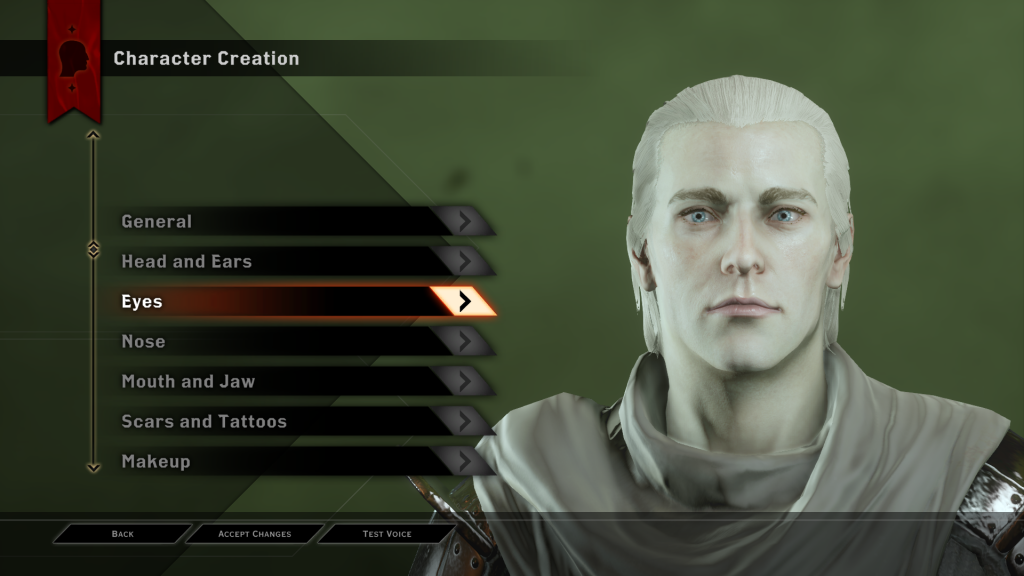
Task: Choose the highlighted Eyes menu entry
Action: [300, 301]
